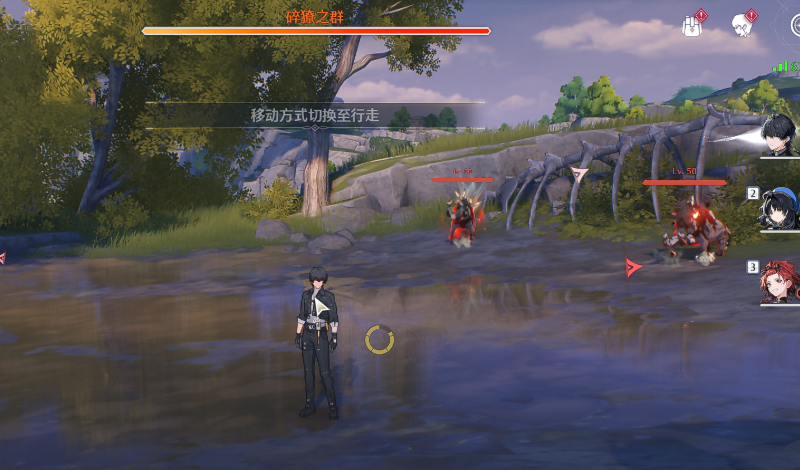Switch to the red-haired party member
800x470 pixels.
pyautogui.click(x=780, y=281)
